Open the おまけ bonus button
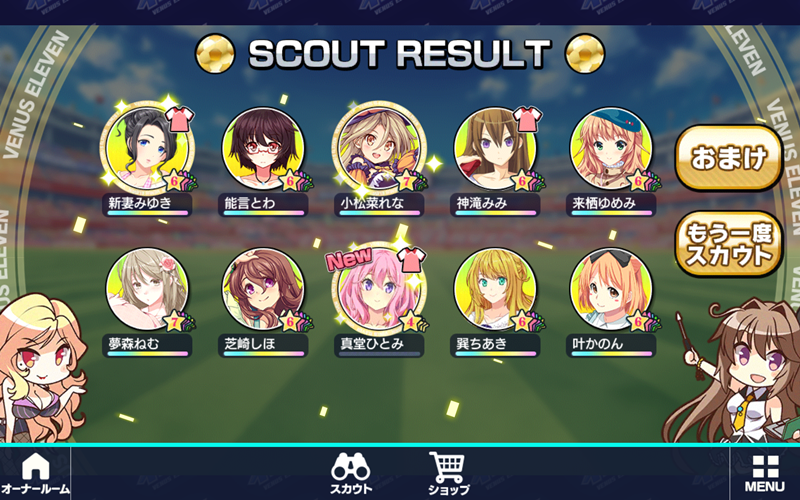Viewport: 800px width, 500px height. pyautogui.click(x=728, y=157)
